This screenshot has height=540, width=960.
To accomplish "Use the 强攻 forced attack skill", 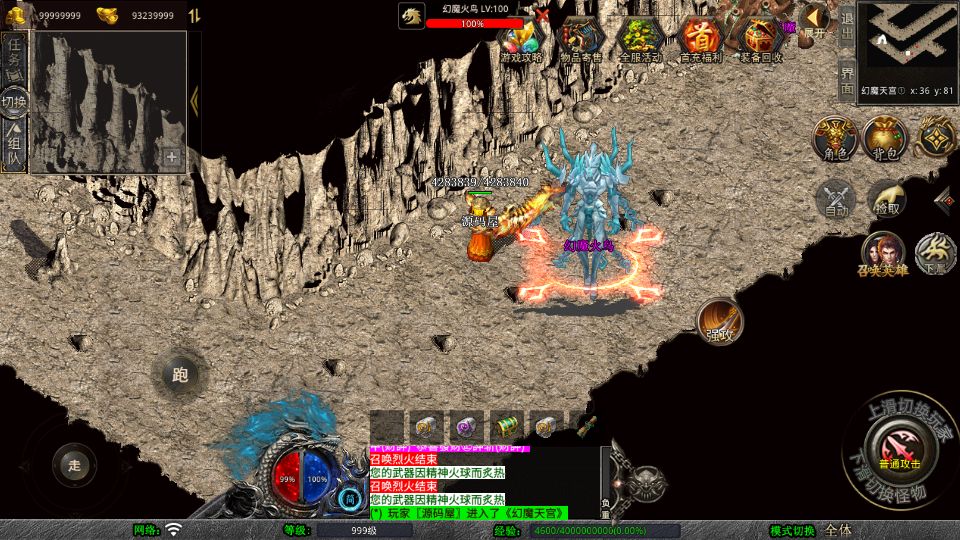I will tap(720, 320).
